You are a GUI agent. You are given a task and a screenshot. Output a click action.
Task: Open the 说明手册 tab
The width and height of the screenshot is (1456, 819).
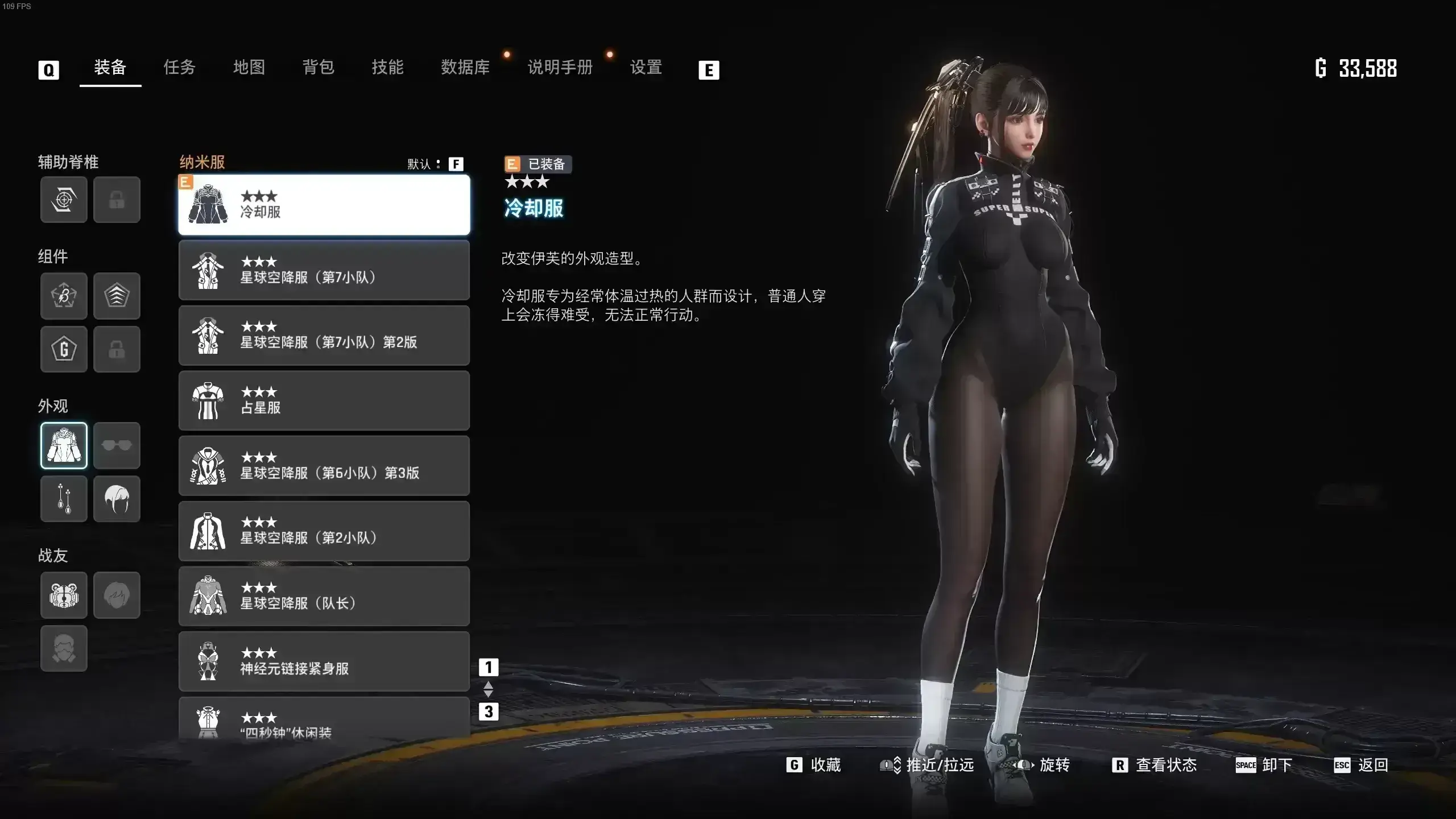(x=560, y=68)
